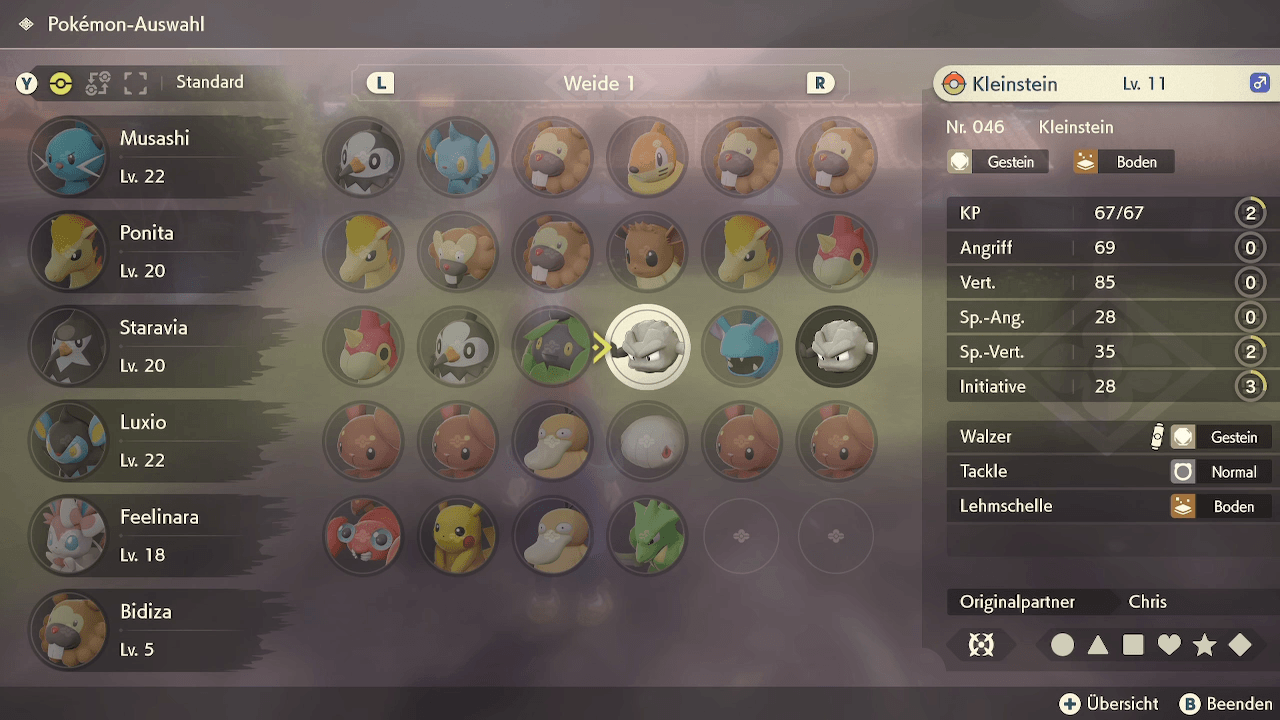Viewport: 1280px width, 720px height.
Task: Select the Eevee pasture slot
Action: pyautogui.click(x=647, y=252)
